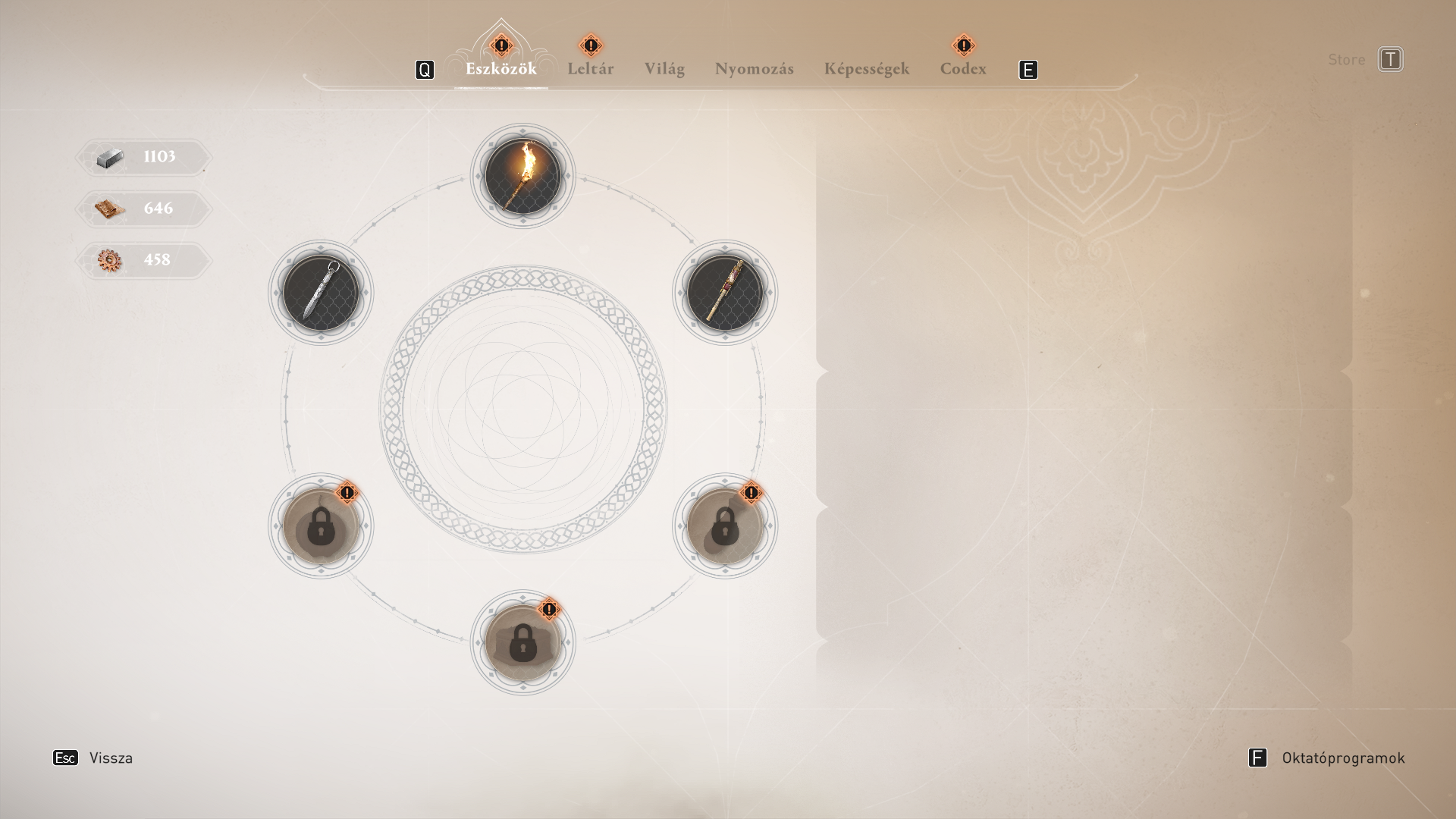This screenshot has width=1456, height=819.
Task: Open the Codex tab
Action: pos(963,69)
